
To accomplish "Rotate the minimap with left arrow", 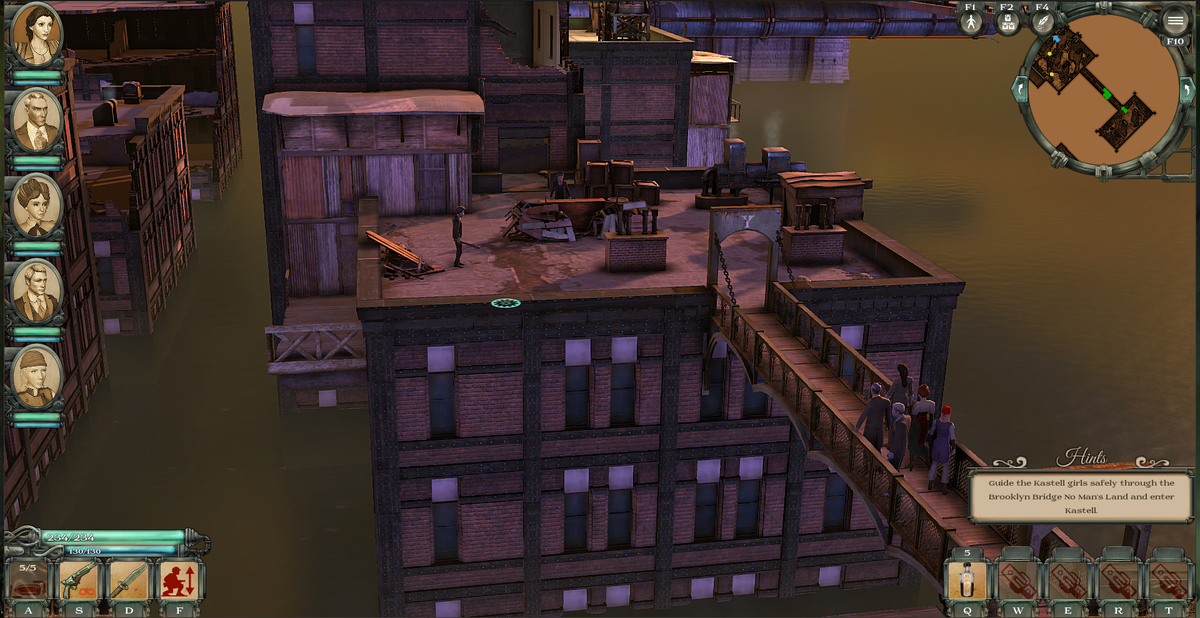I will [1021, 89].
